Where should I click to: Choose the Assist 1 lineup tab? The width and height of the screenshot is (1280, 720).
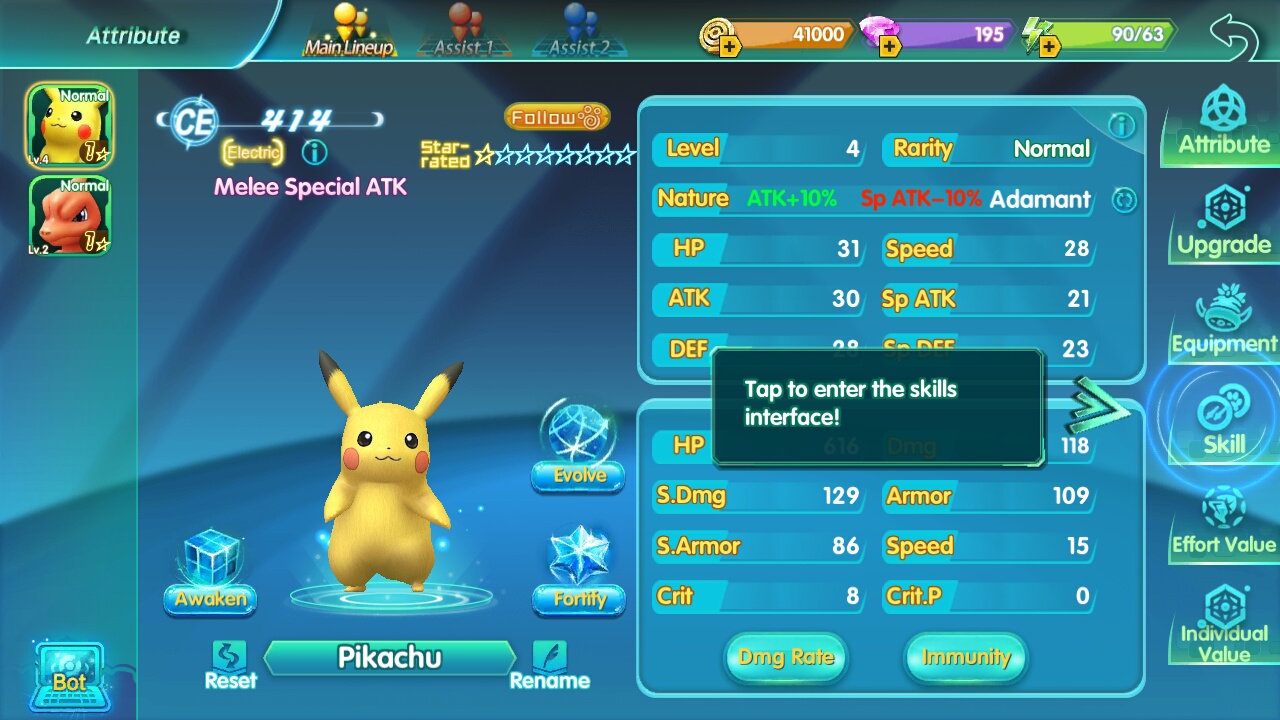[x=463, y=32]
